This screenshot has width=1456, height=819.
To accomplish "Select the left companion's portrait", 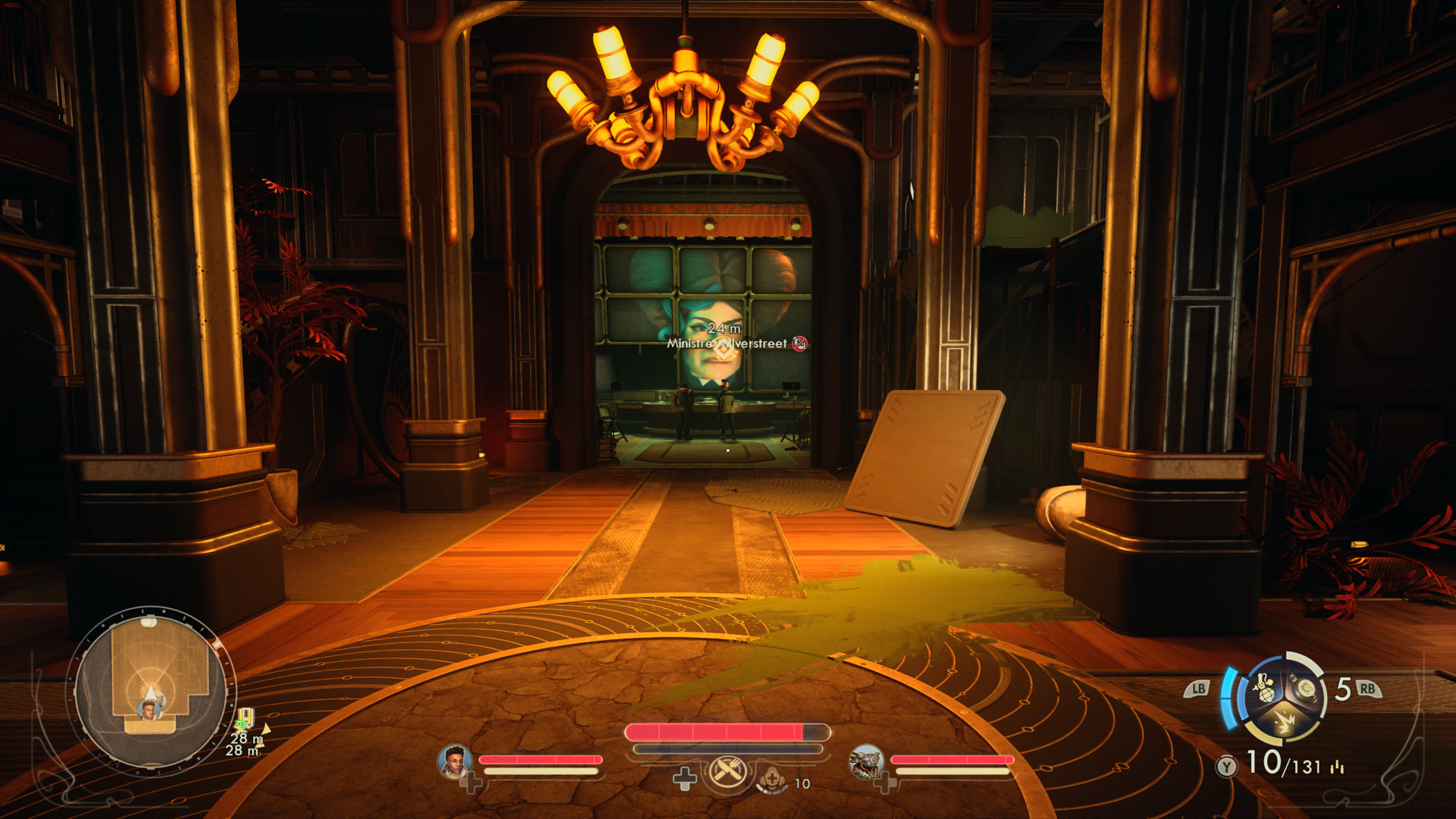I will pos(454,761).
